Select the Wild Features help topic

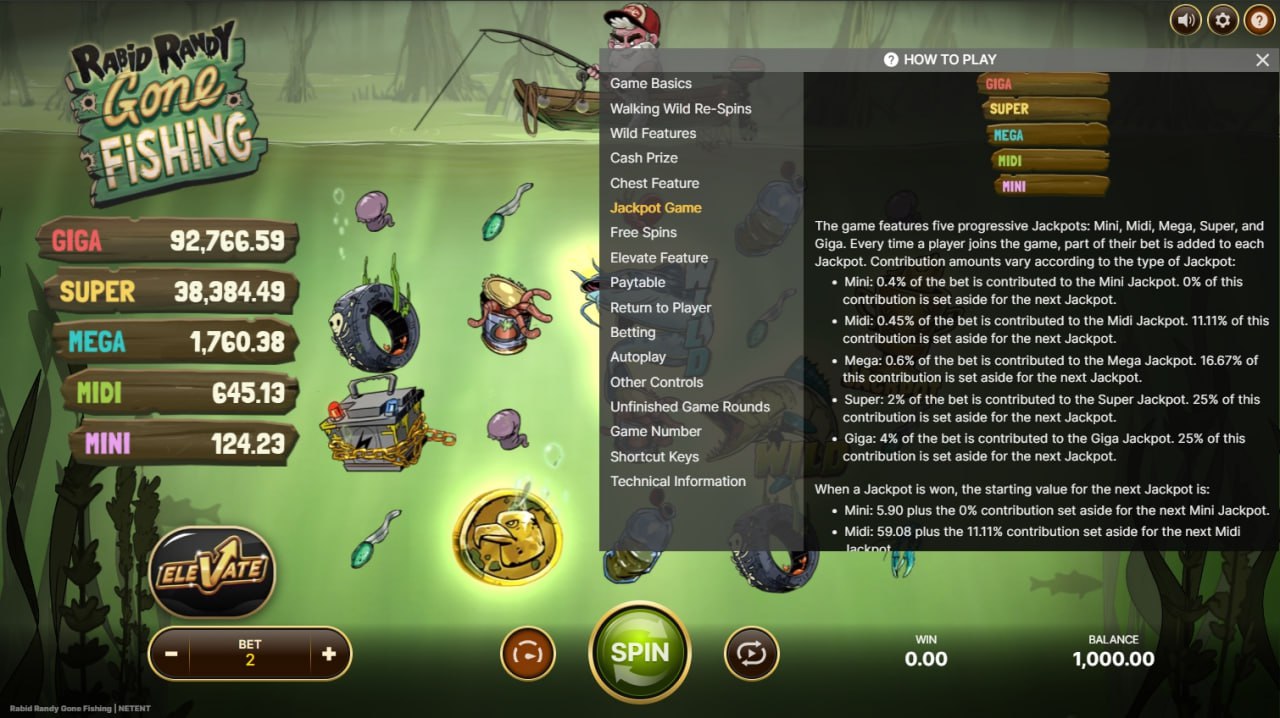653,133
